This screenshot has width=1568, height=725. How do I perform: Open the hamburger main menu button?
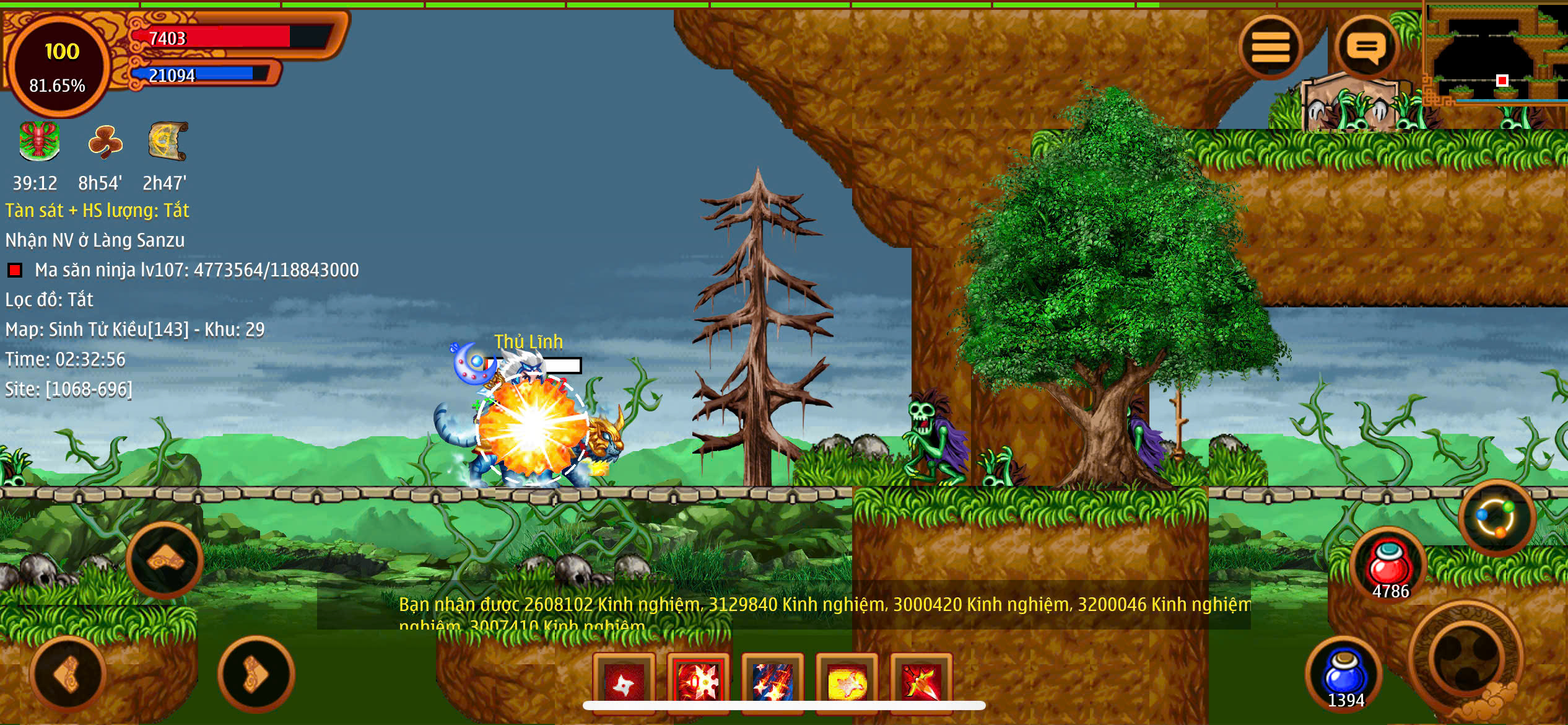[1270, 48]
